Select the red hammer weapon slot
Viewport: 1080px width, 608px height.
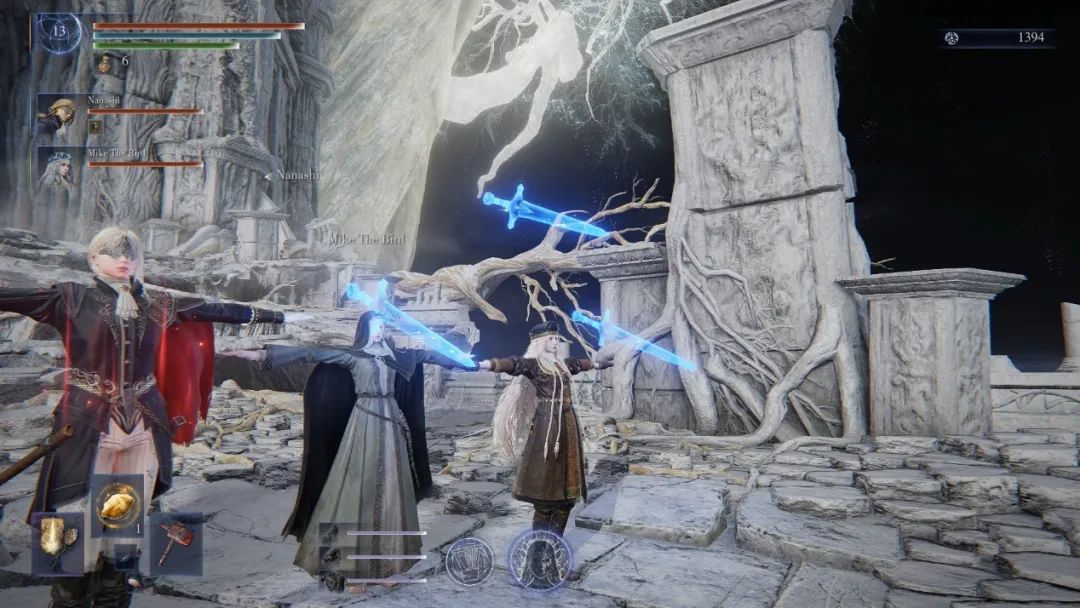point(176,543)
